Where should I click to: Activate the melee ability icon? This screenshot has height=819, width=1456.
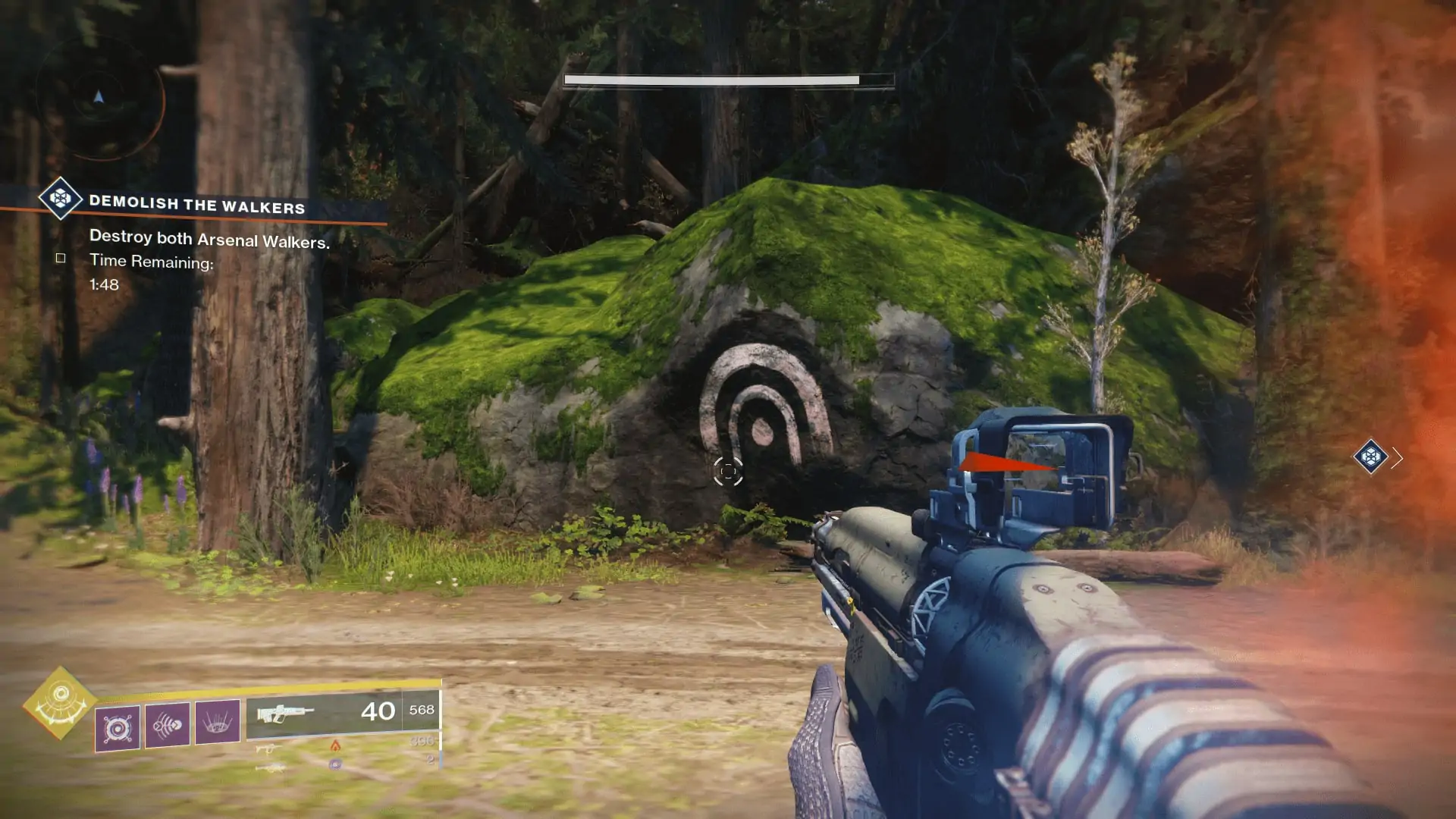167,725
